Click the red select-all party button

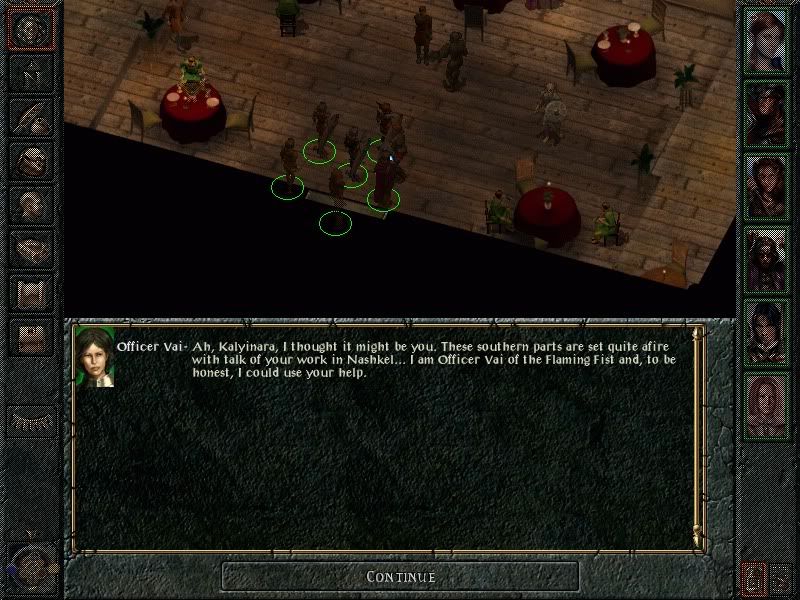[x=753, y=577]
